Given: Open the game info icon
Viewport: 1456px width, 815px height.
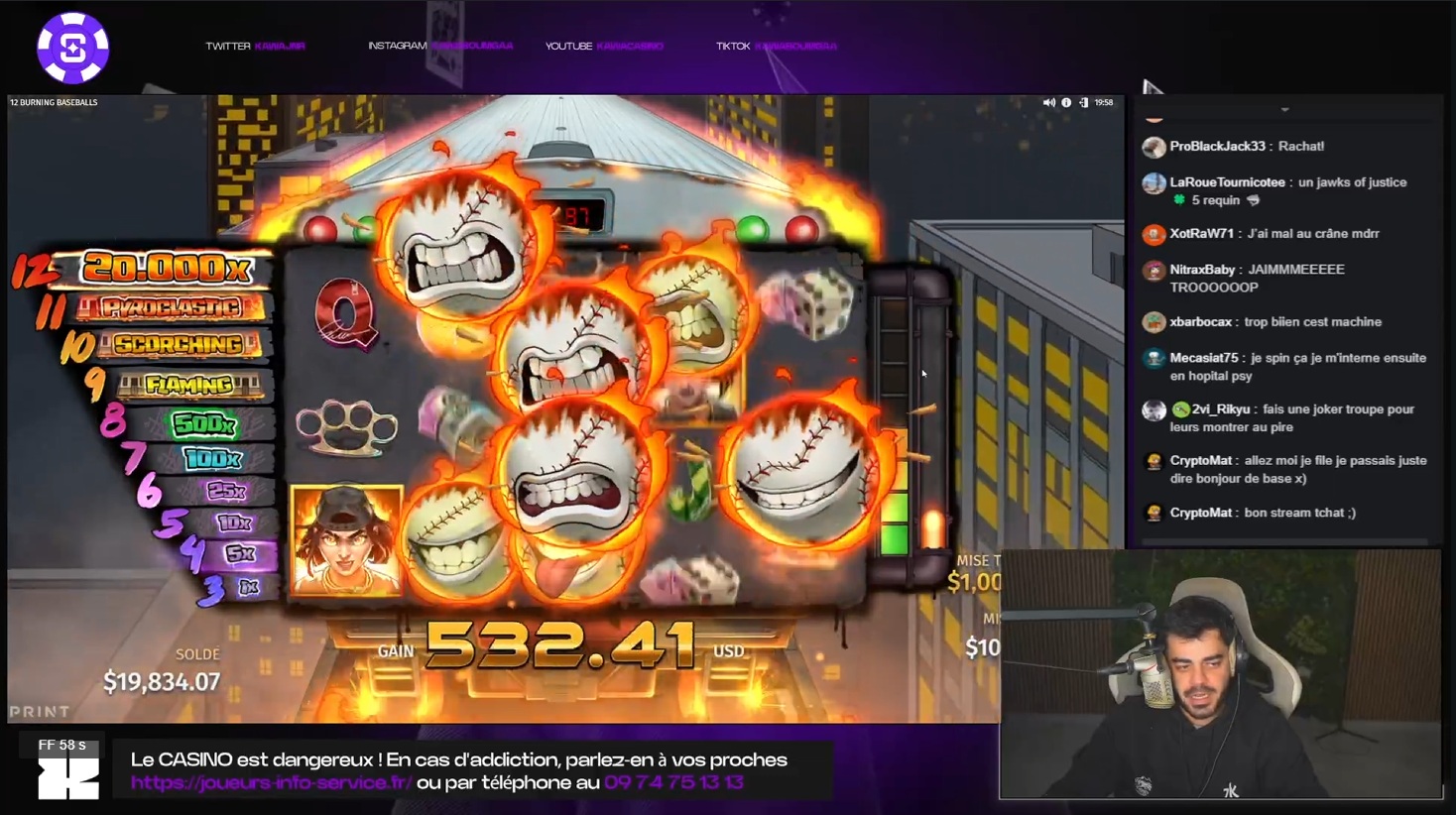Looking at the screenshot, I should pyautogui.click(x=1066, y=102).
